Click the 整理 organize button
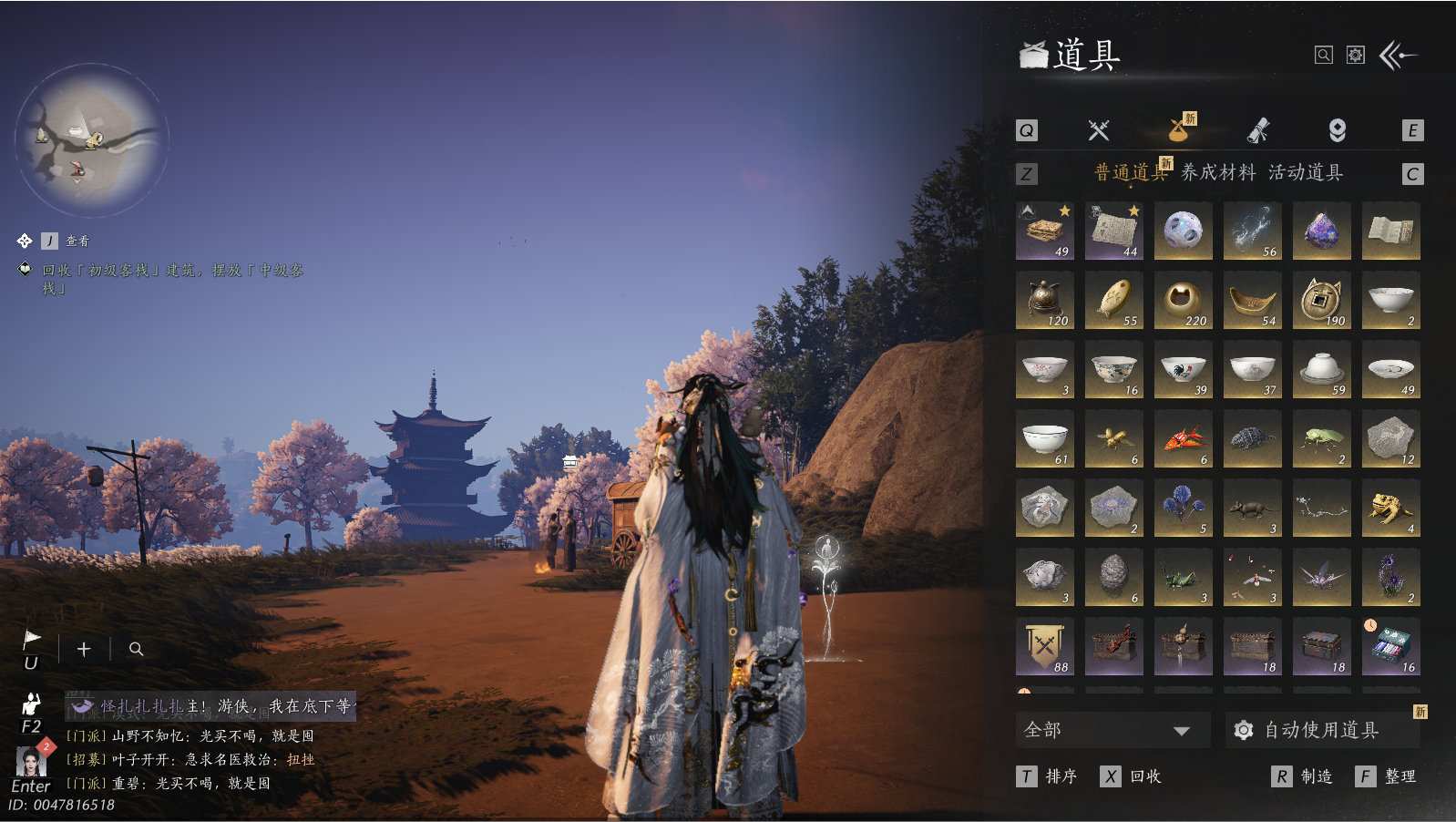The width and height of the screenshot is (1456, 822). point(1387,776)
